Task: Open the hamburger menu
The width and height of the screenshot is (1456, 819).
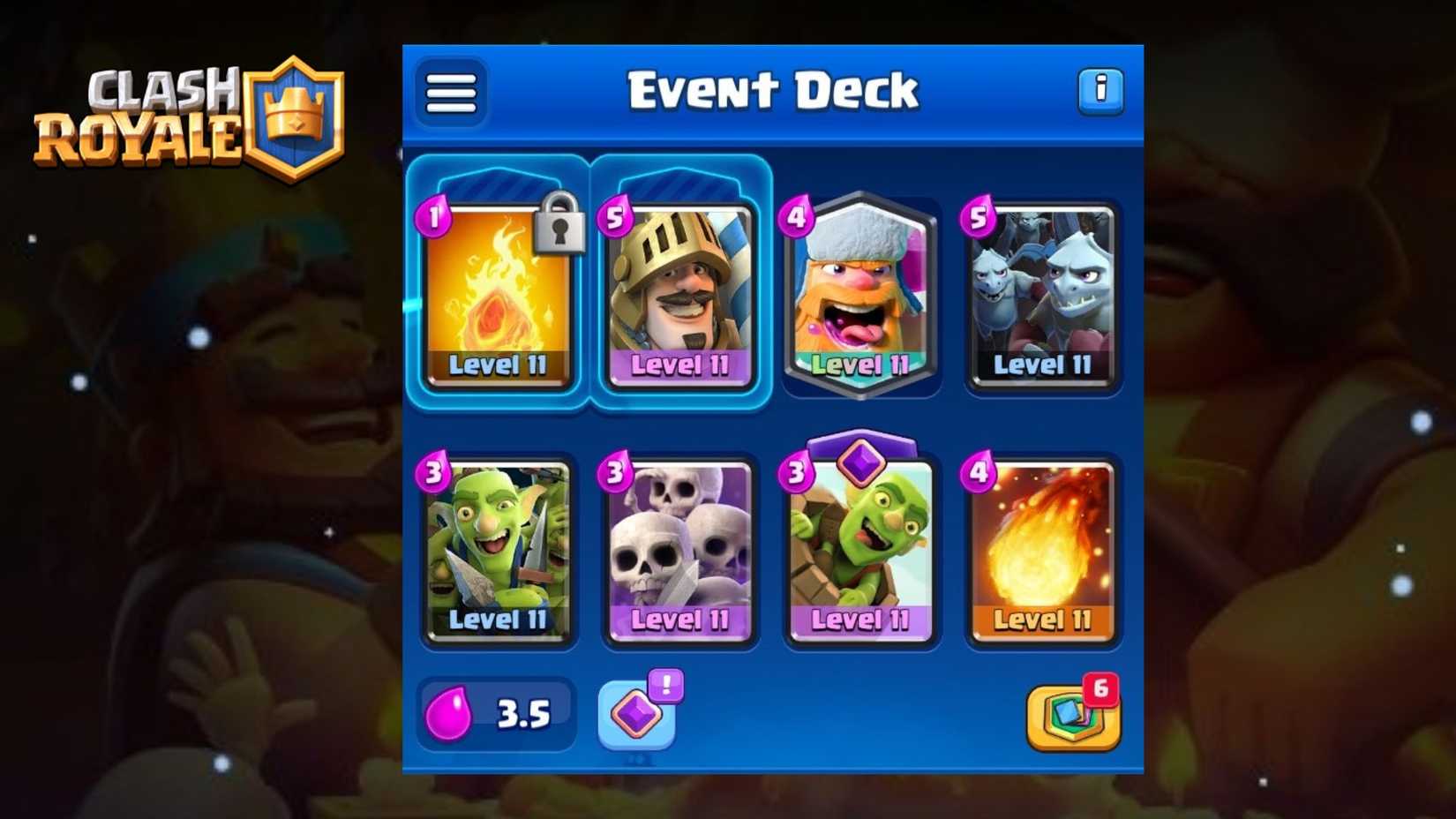Action: point(450,92)
